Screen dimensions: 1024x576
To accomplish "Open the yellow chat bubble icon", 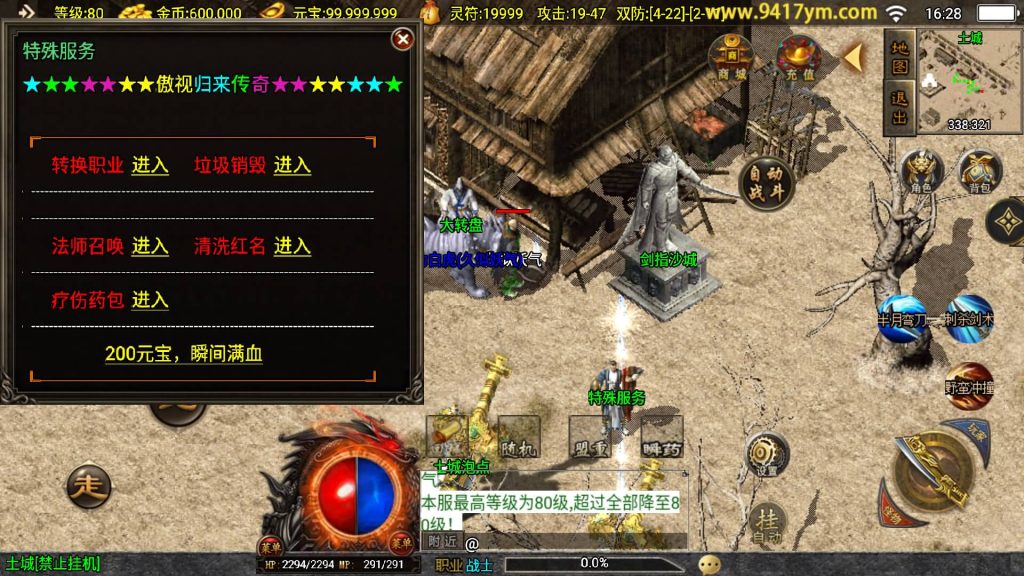I will 709,564.
